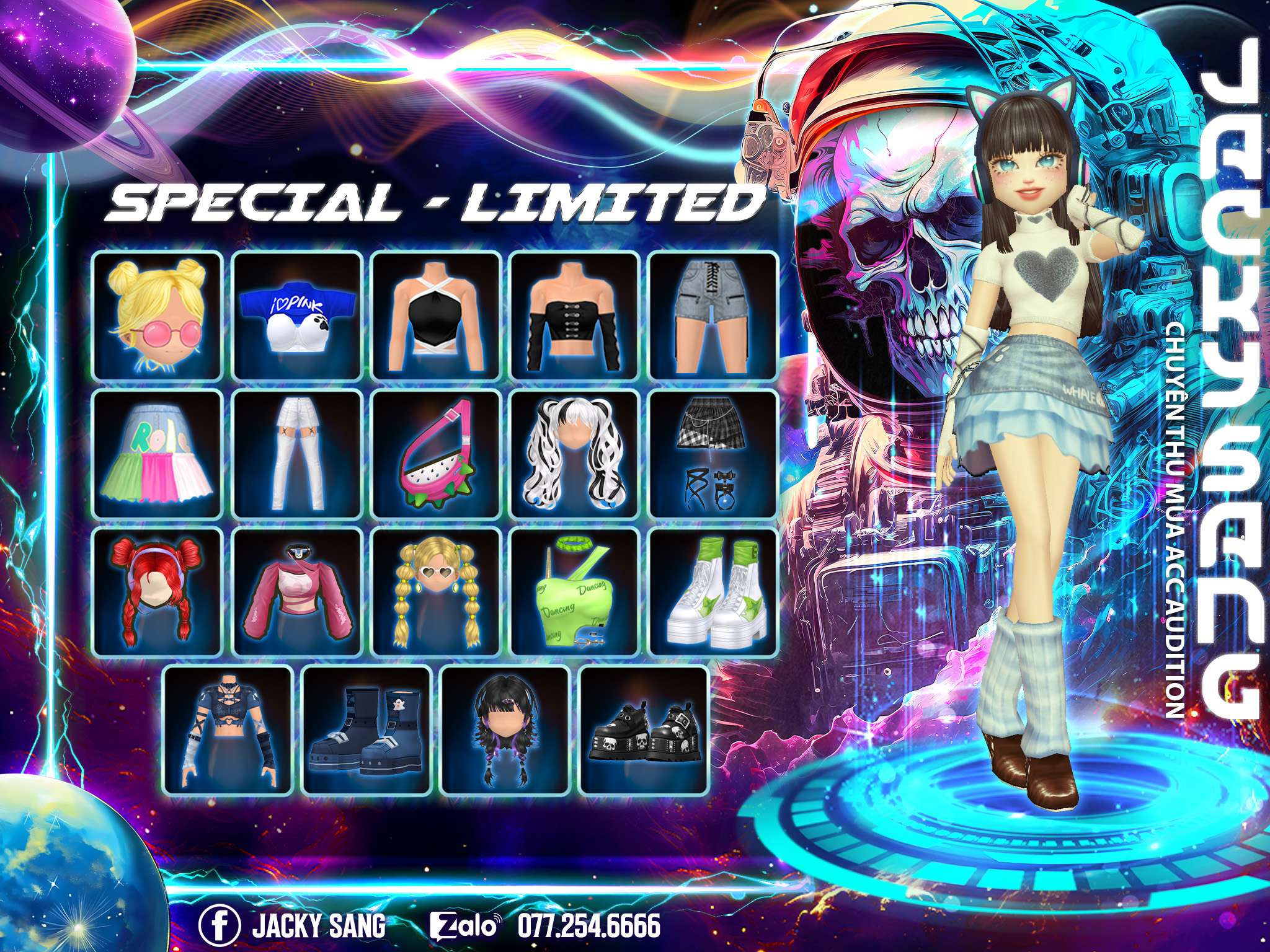
Task: Open the Jacky Sang Facebook icon
Action: pyautogui.click(x=220, y=910)
